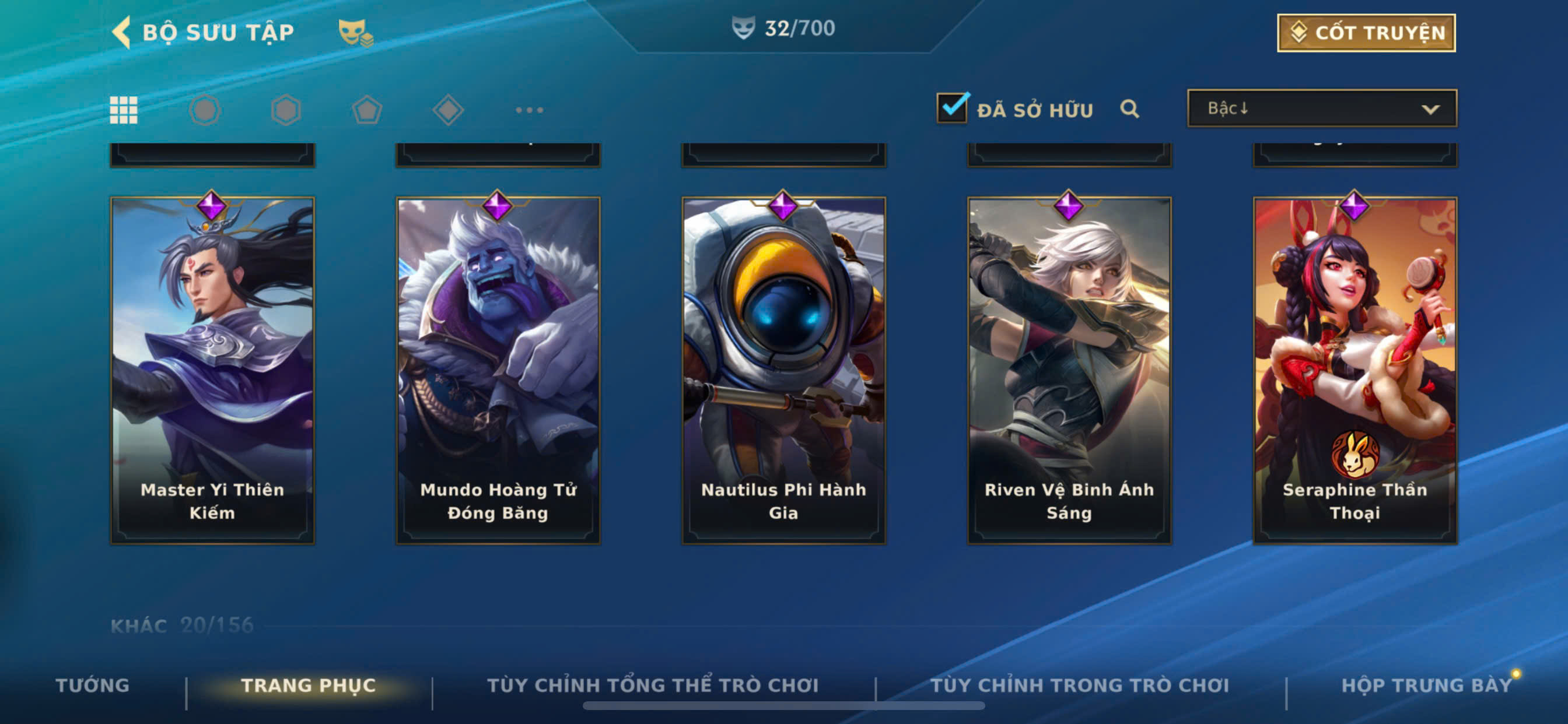
Task: Switch to the Tướng tab
Action: click(93, 685)
